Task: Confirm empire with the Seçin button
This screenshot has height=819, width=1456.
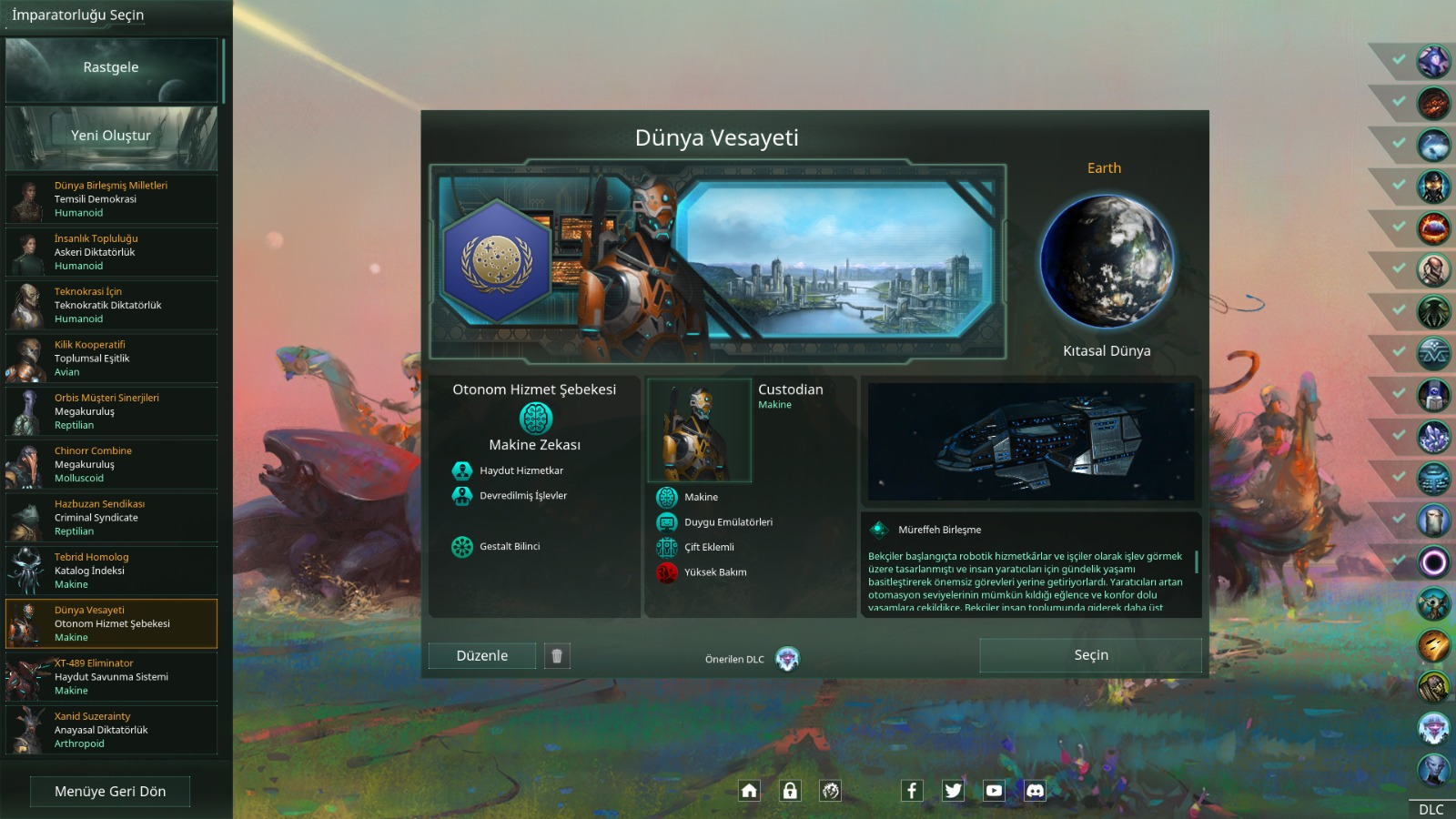Action: point(1090,655)
